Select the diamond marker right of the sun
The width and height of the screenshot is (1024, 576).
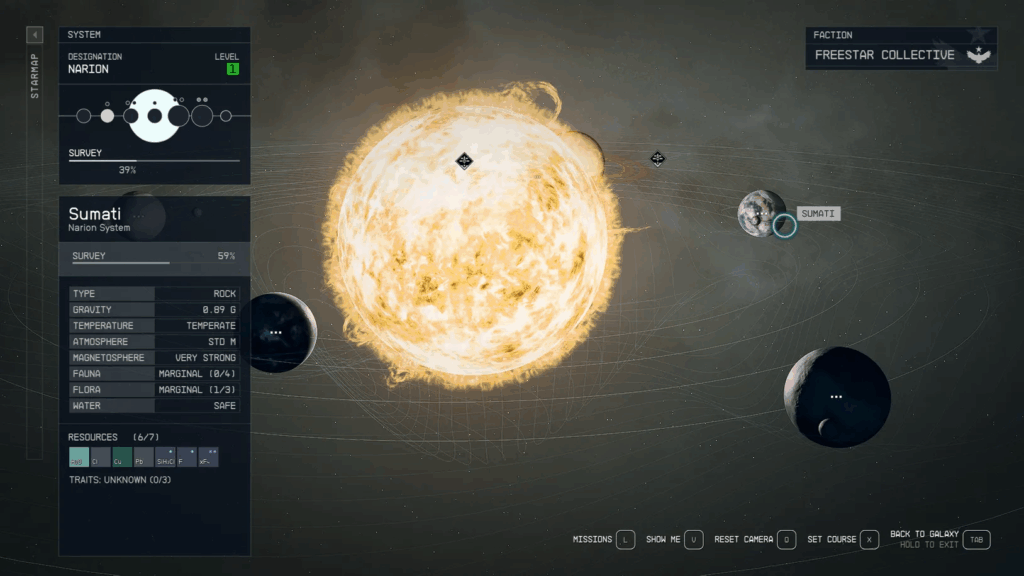pos(658,158)
